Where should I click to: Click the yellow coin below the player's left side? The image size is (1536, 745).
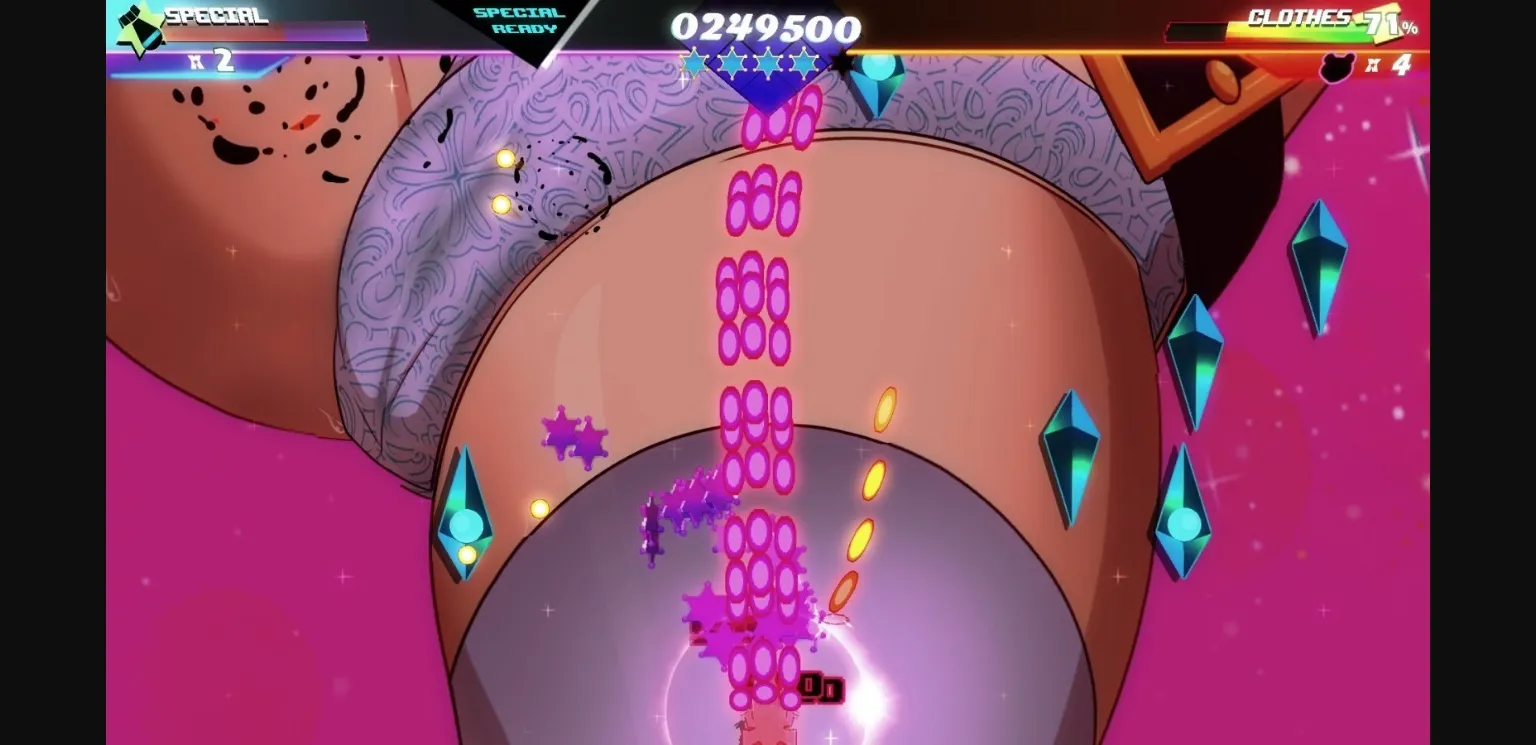click(538, 508)
